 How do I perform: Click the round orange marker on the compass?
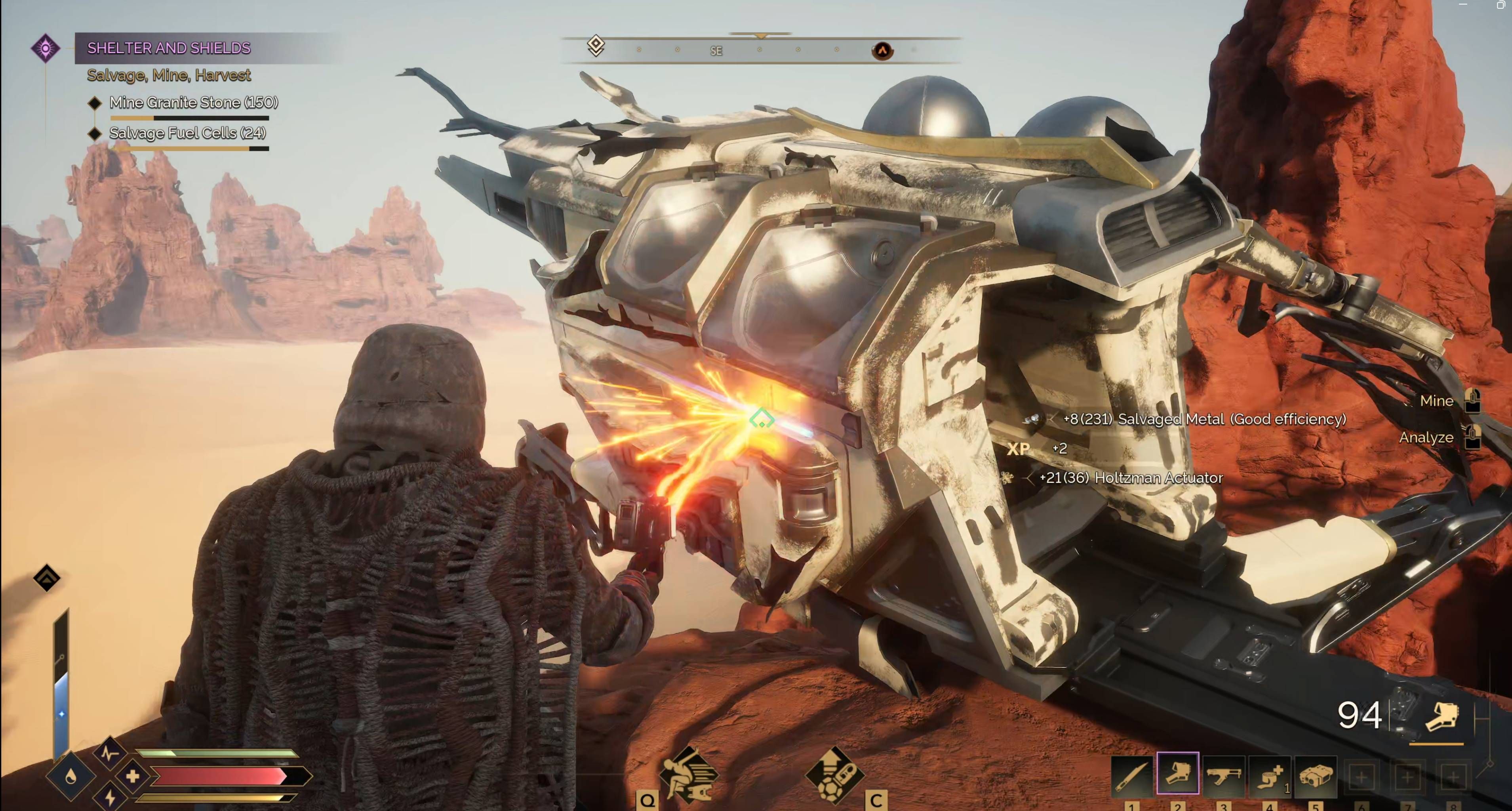882,50
